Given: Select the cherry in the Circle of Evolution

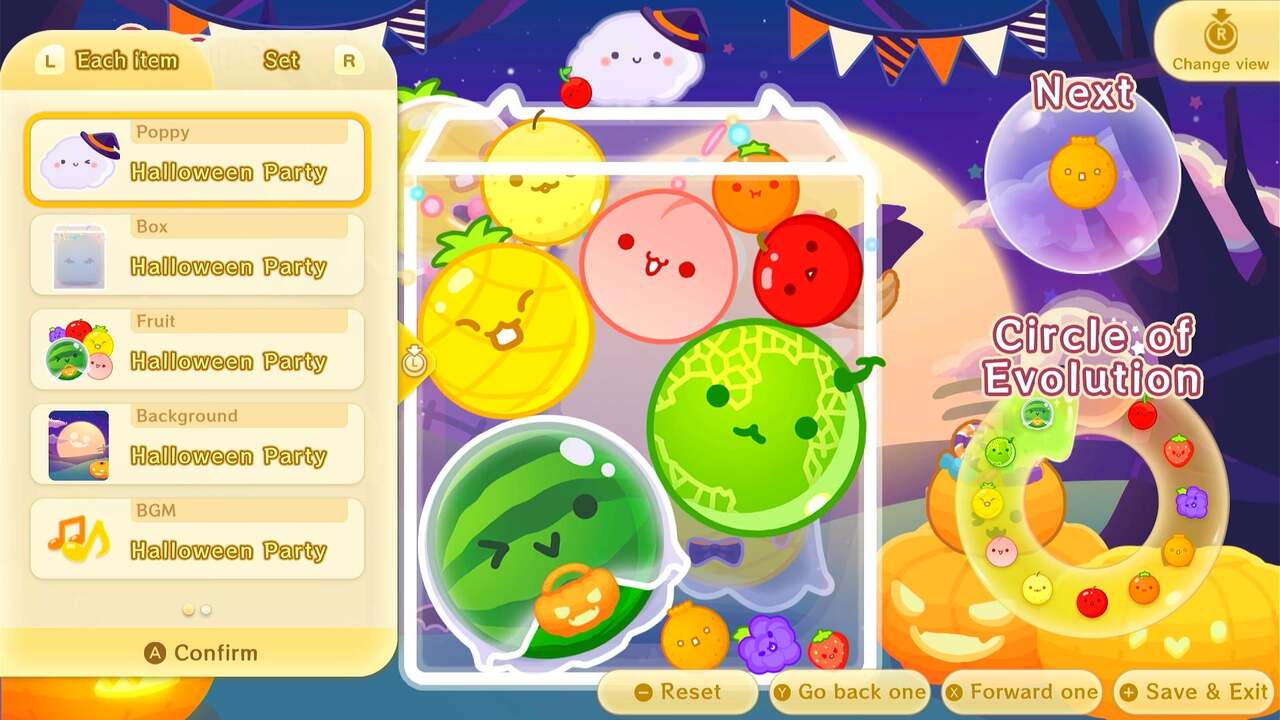Looking at the screenshot, I should tap(1143, 414).
